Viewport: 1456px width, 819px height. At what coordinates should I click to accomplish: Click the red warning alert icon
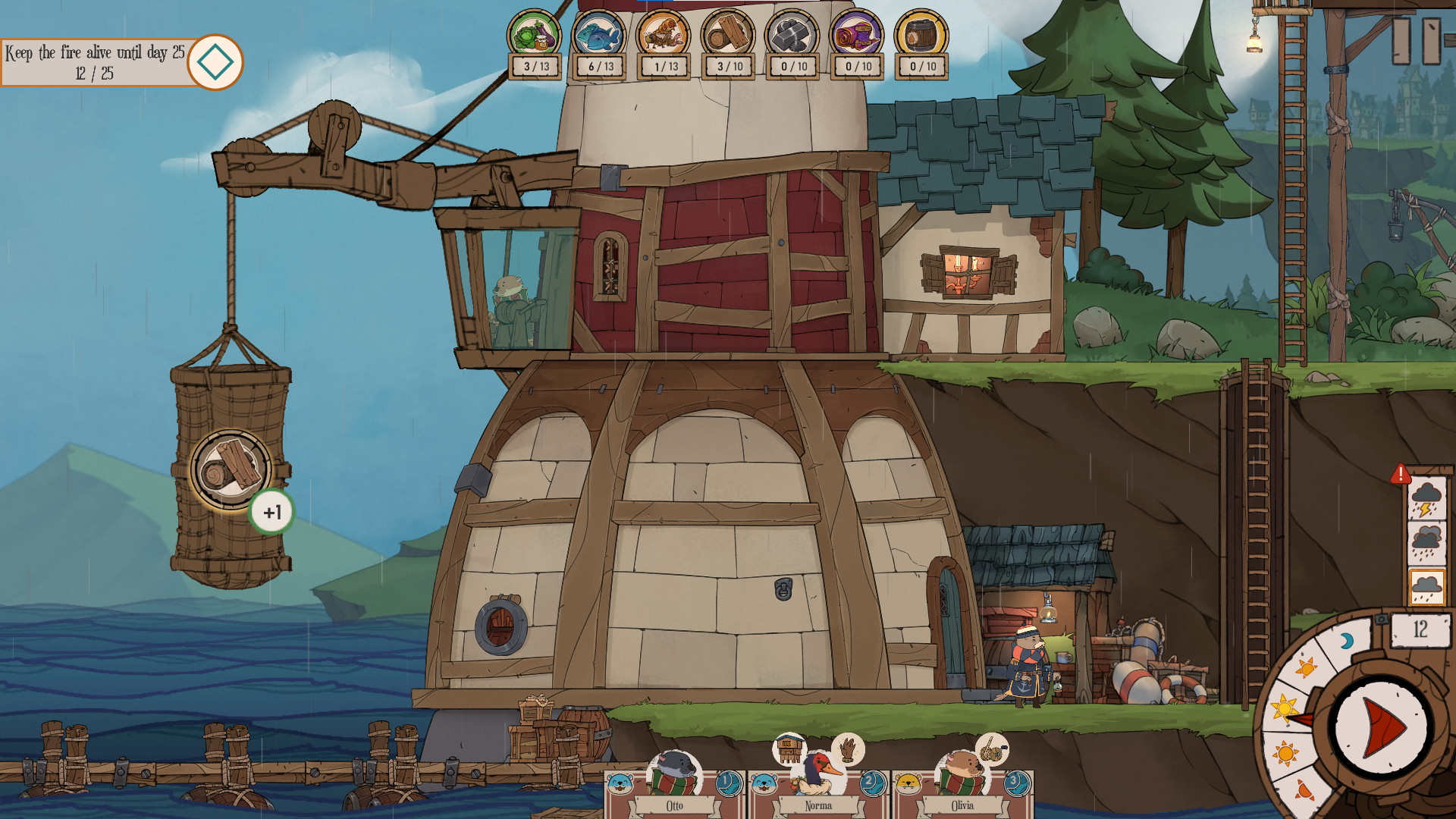[x=1400, y=475]
